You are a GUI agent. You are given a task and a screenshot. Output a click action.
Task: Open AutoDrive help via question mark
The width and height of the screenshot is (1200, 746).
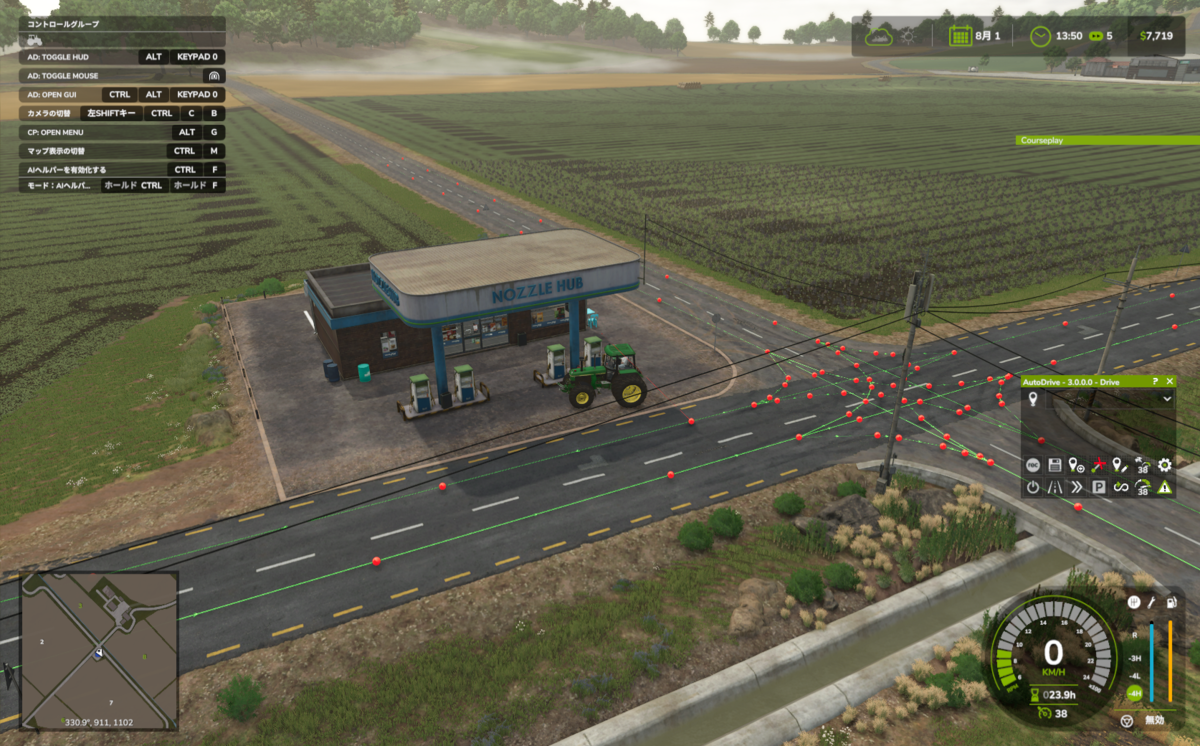pos(1156,382)
